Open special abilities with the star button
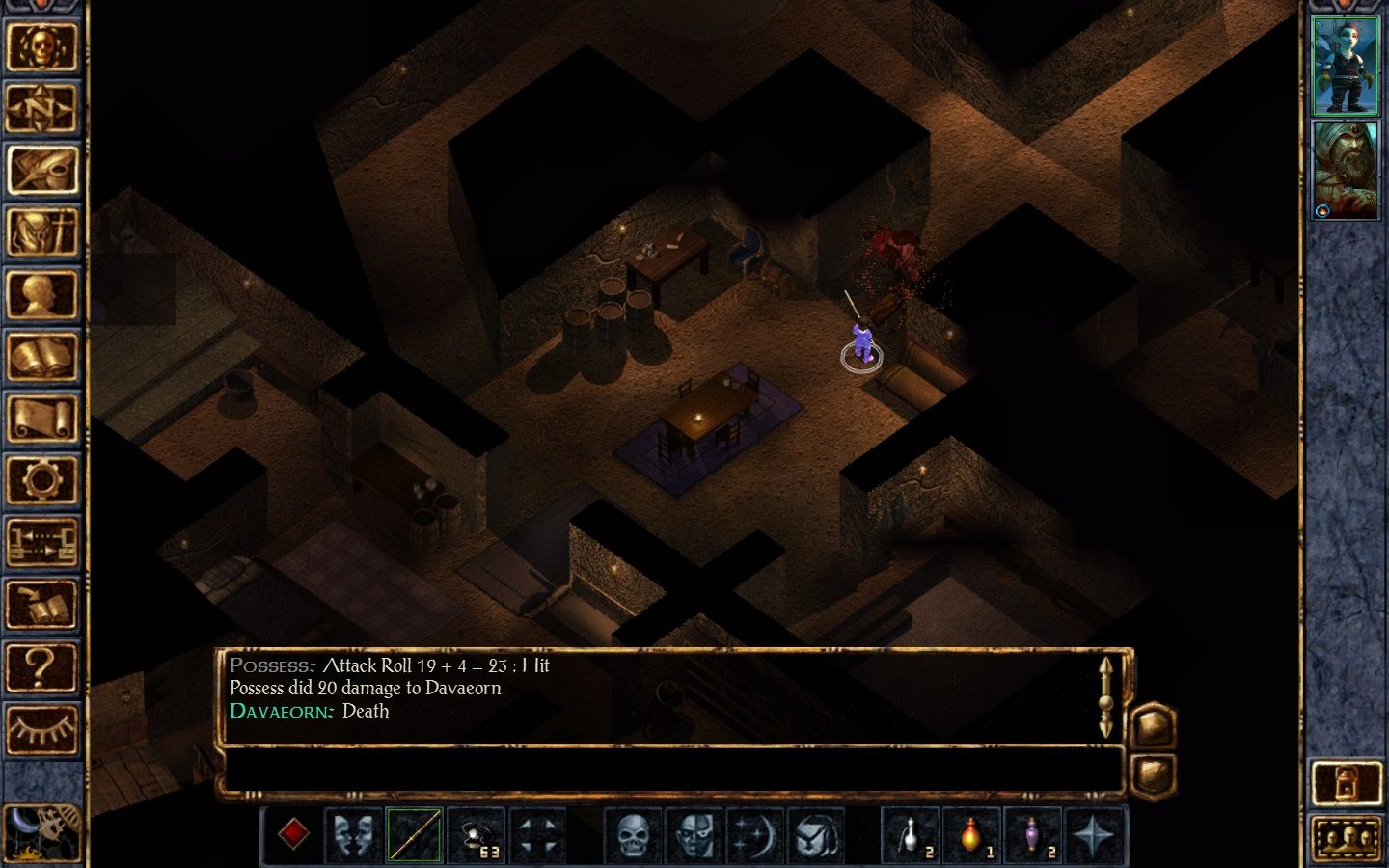The height and width of the screenshot is (868, 1389). click(1095, 834)
